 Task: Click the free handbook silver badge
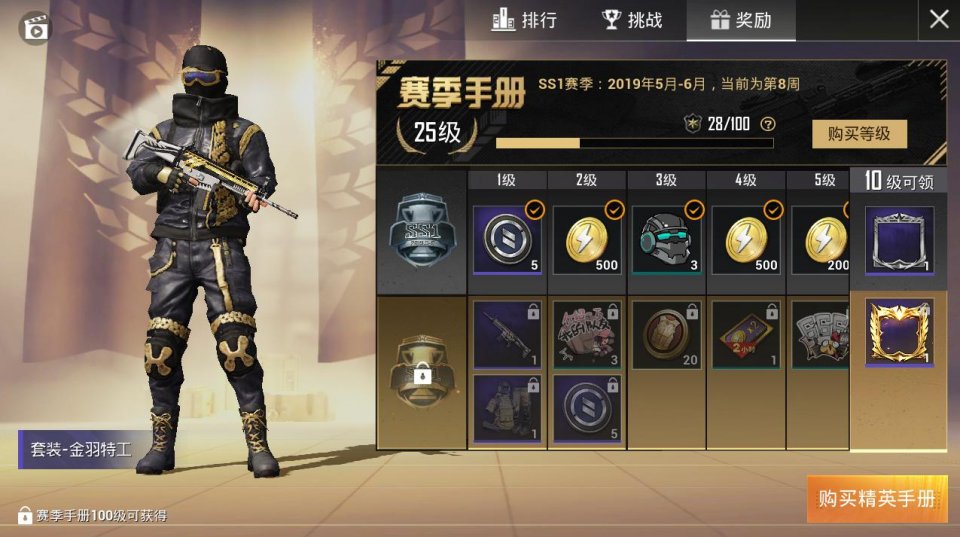click(x=422, y=231)
